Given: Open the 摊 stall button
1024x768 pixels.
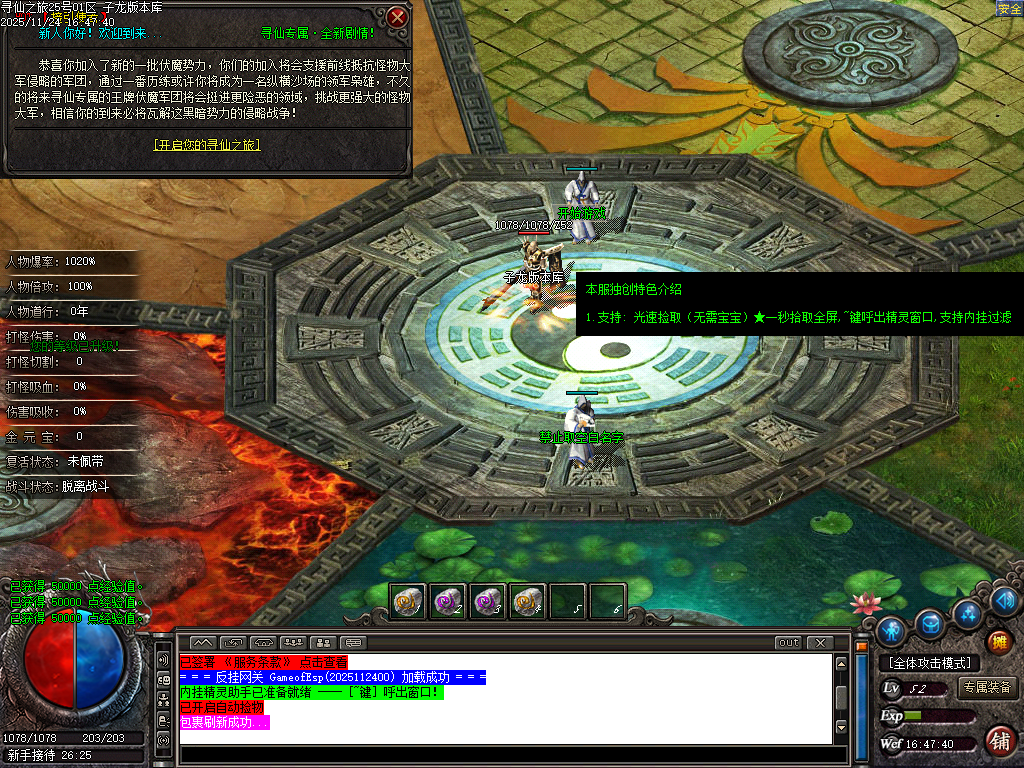Looking at the screenshot, I should (998, 641).
